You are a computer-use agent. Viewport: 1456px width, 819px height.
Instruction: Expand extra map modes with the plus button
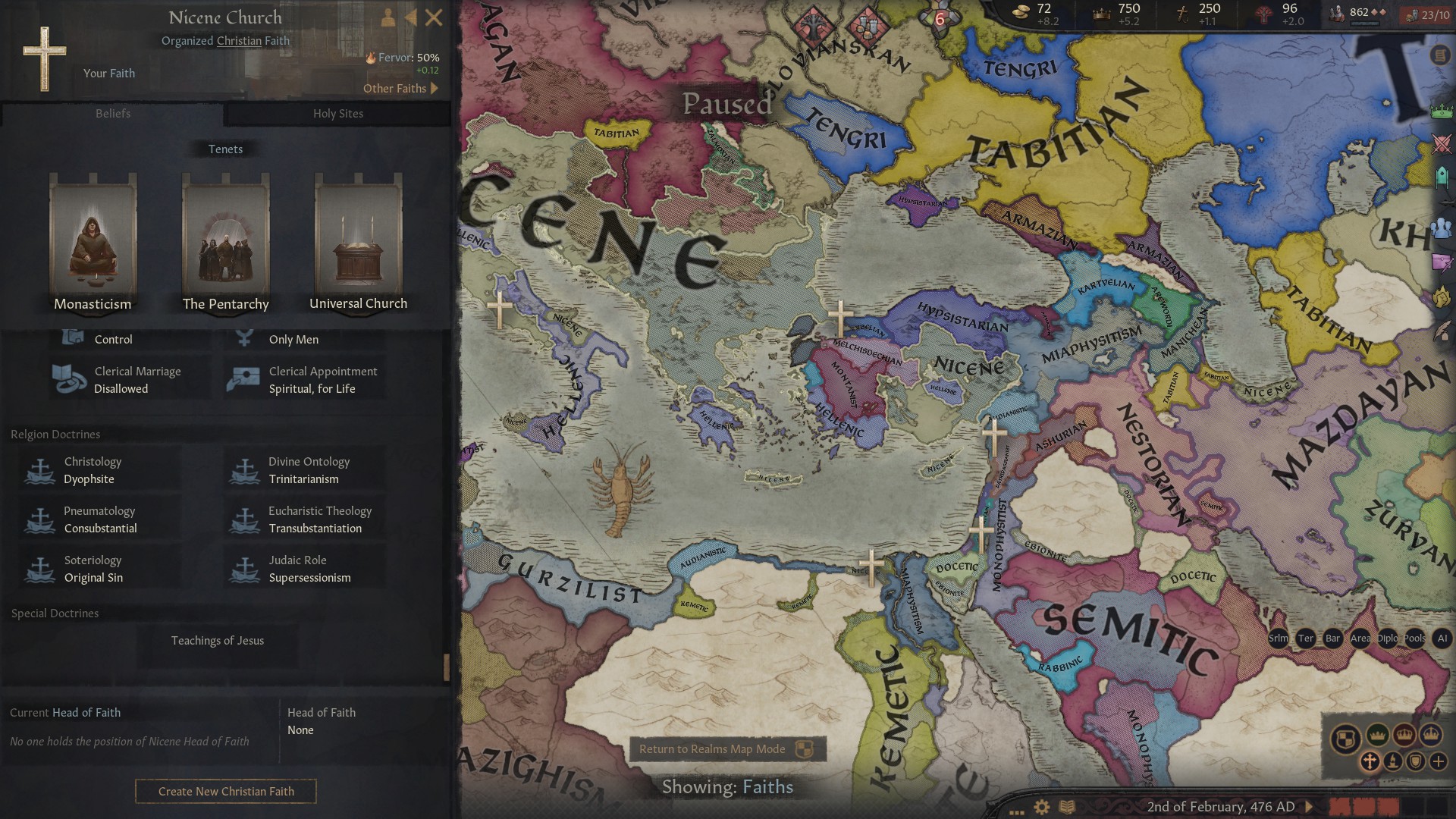[x=1438, y=761]
